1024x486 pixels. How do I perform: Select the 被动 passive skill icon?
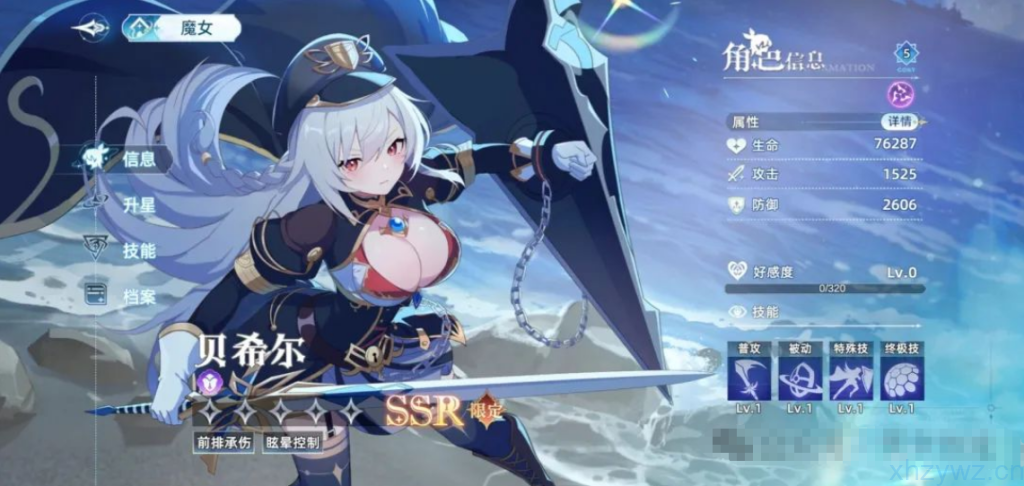pyautogui.click(x=799, y=378)
